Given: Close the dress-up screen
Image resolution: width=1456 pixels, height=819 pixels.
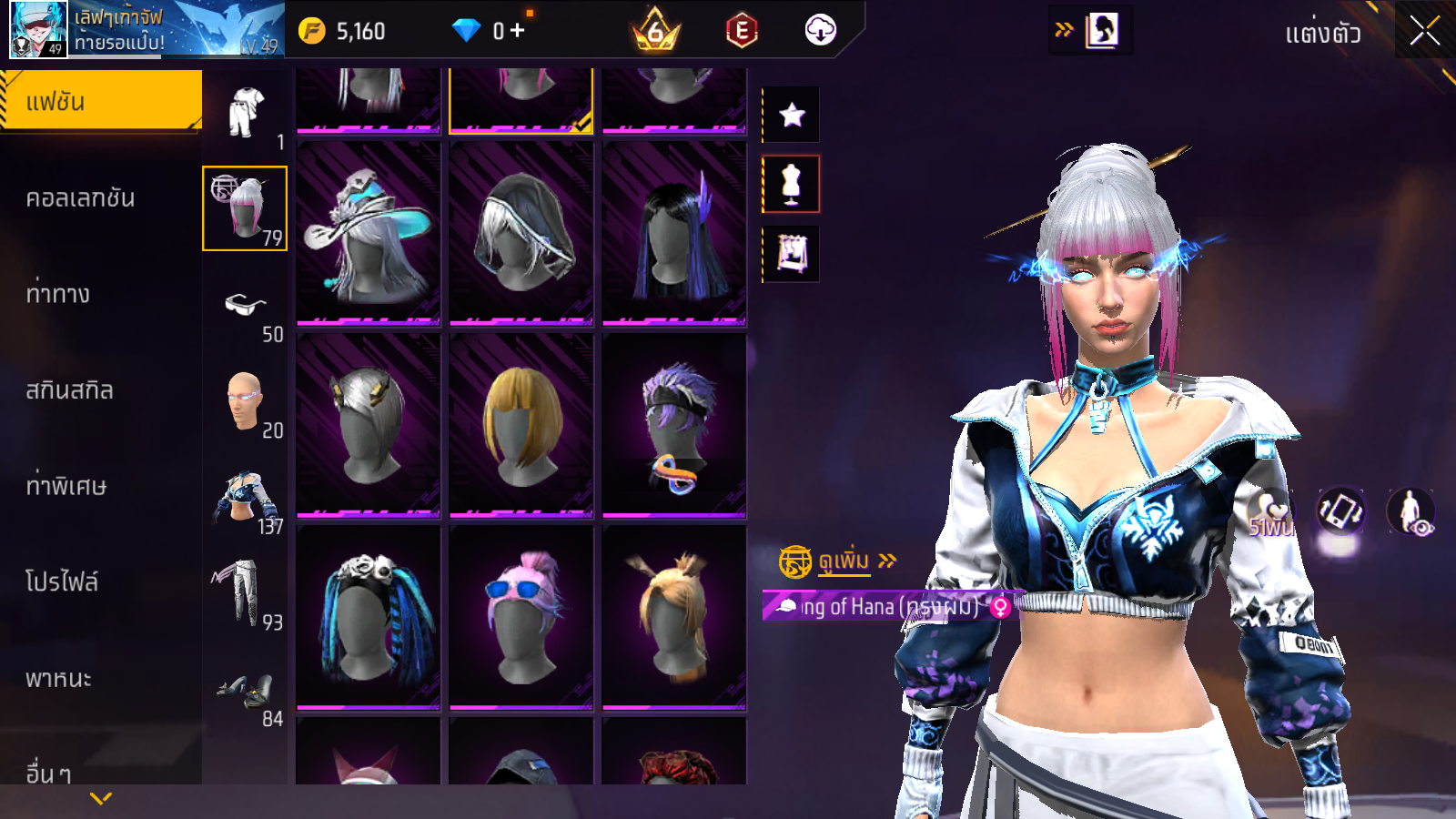Looking at the screenshot, I should [1424, 32].
